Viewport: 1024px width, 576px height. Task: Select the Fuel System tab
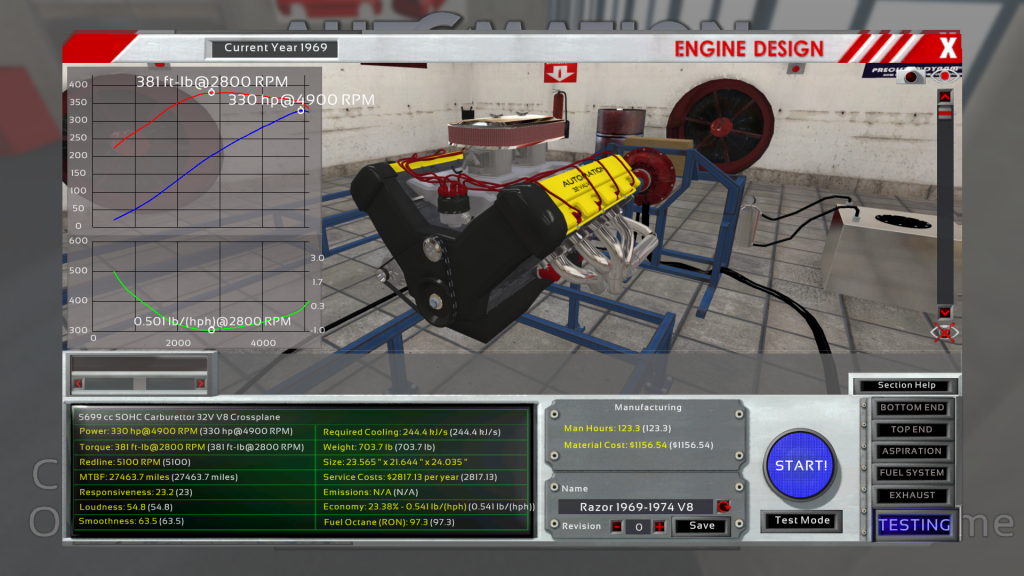click(x=911, y=473)
